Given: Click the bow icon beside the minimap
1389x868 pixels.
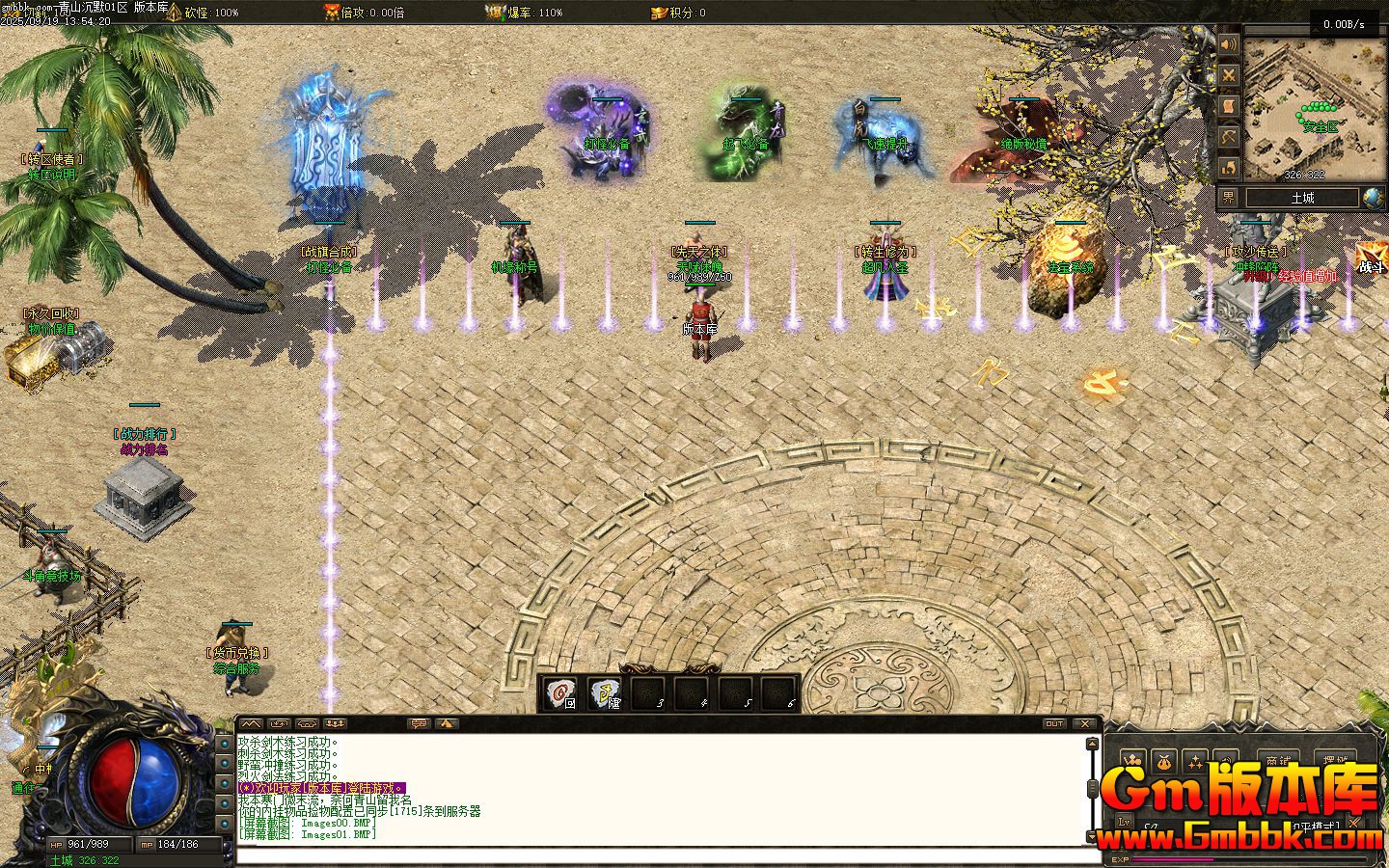Looking at the screenshot, I should point(1228,137).
